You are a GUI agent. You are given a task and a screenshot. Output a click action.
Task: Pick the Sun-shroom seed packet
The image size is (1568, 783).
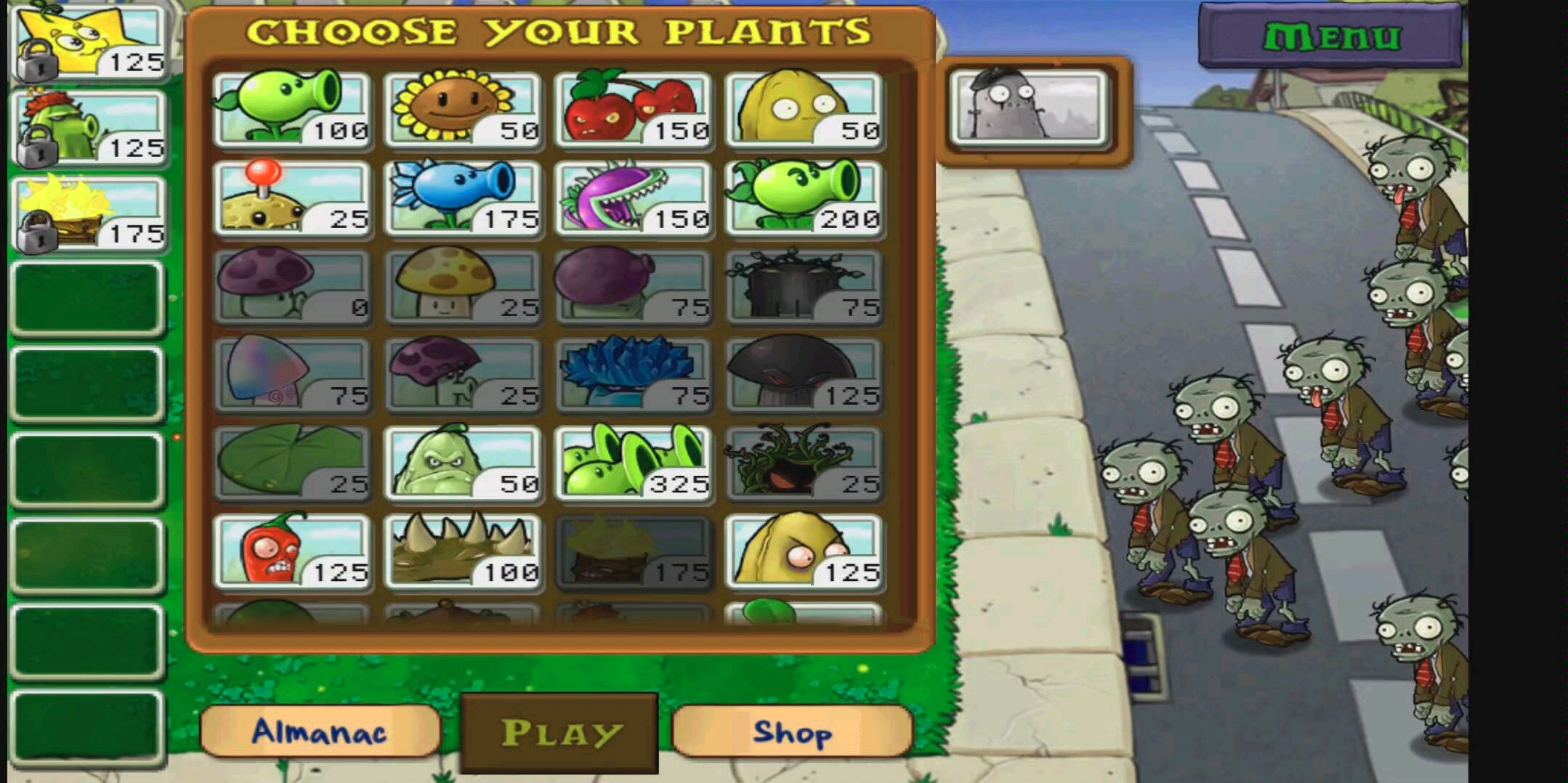465,287
